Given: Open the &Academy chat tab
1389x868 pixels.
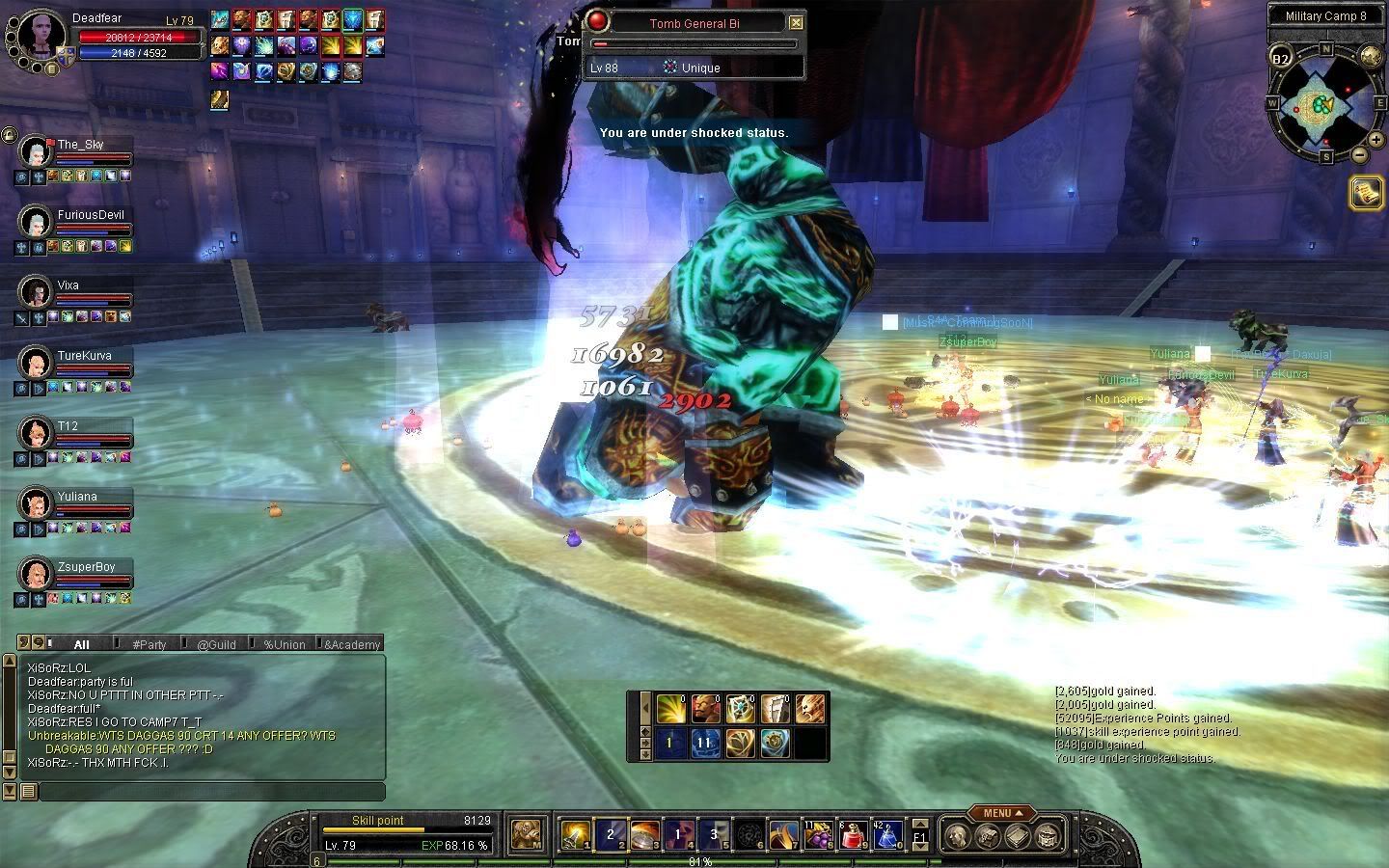Looking at the screenshot, I should click(352, 644).
